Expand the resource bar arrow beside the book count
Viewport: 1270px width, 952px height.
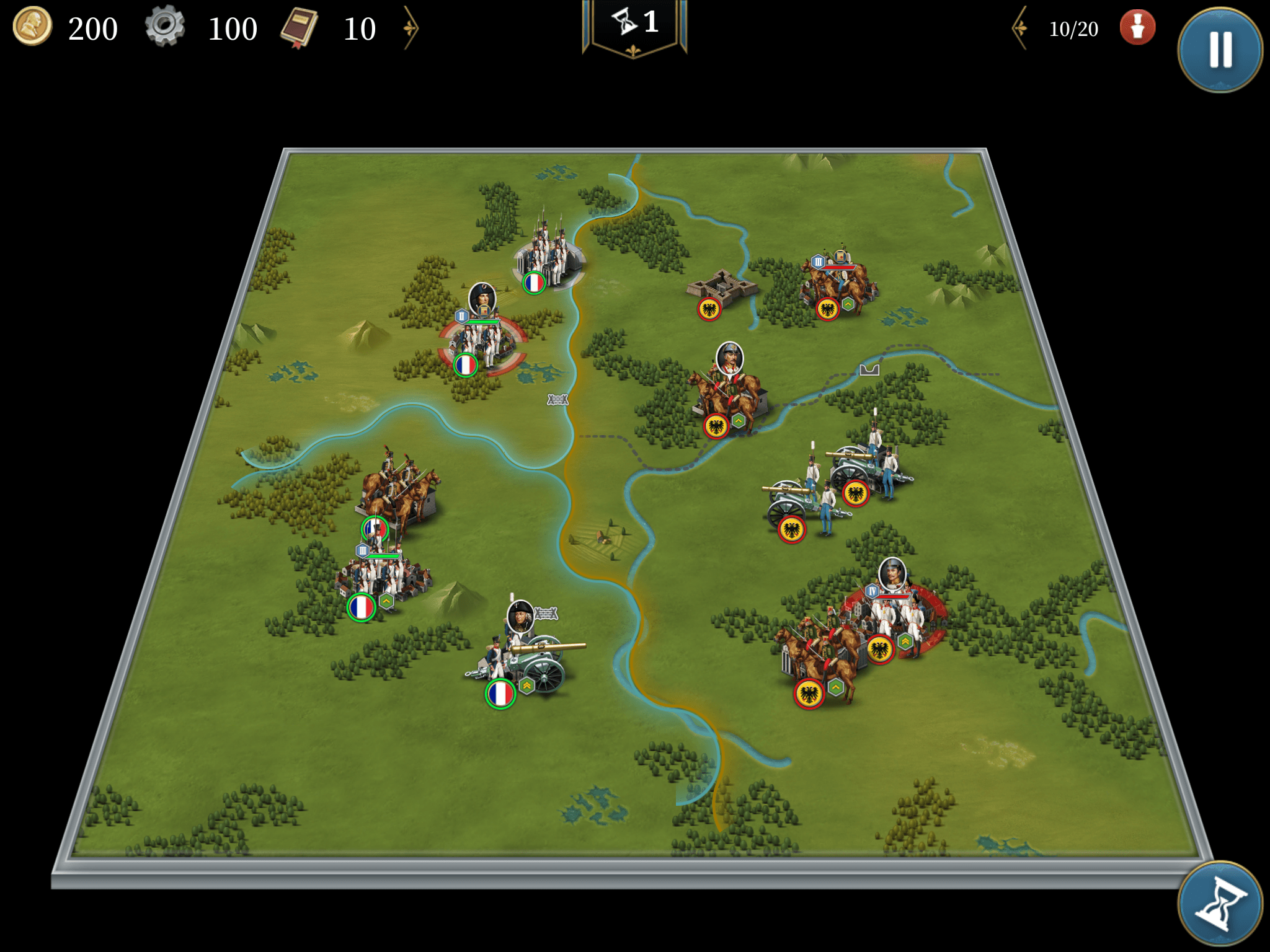click(x=411, y=28)
